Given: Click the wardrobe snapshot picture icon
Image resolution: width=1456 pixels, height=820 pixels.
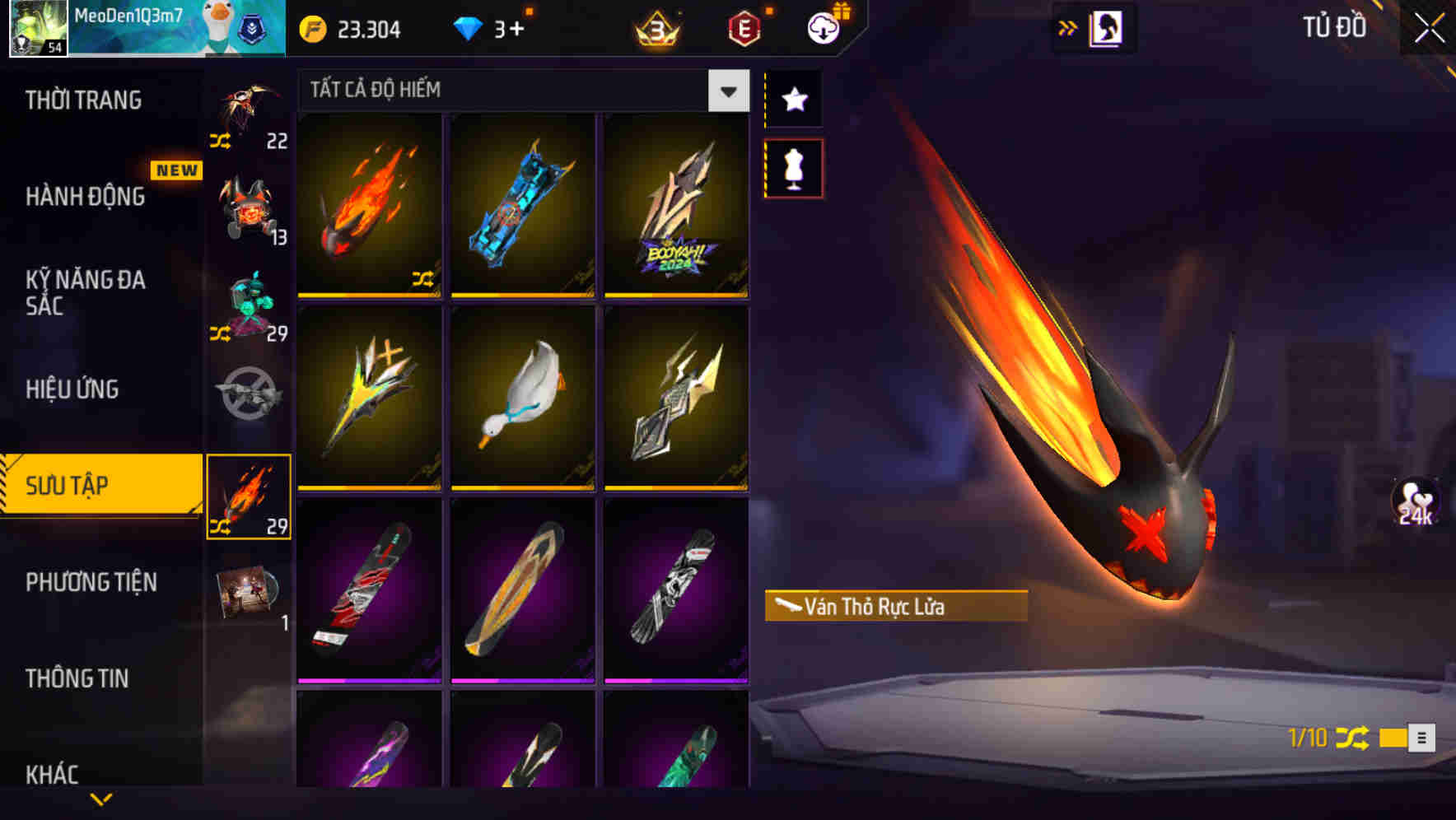Looking at the screenshot, I should (x=1105, y=26).
